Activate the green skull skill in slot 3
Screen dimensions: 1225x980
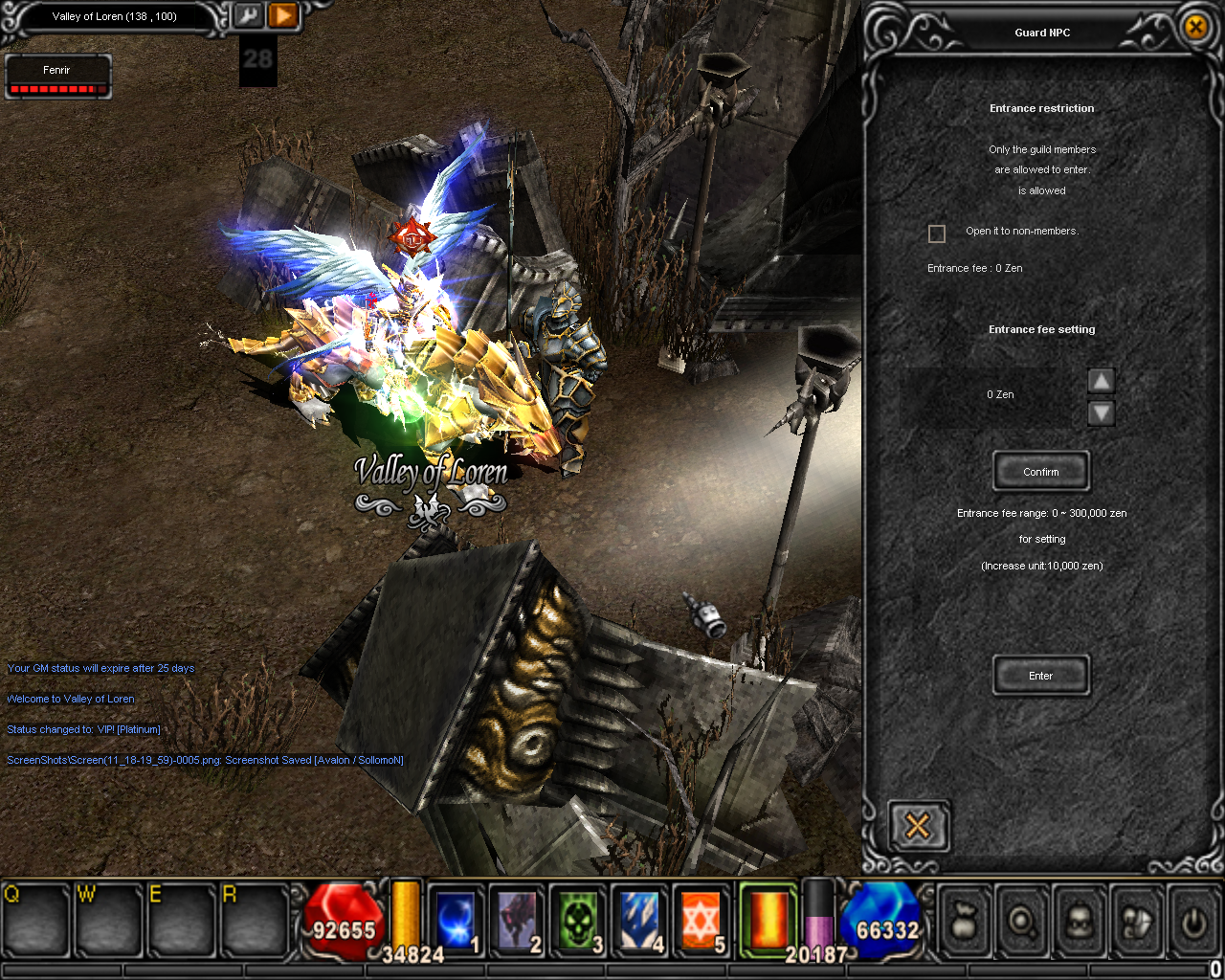578,920
